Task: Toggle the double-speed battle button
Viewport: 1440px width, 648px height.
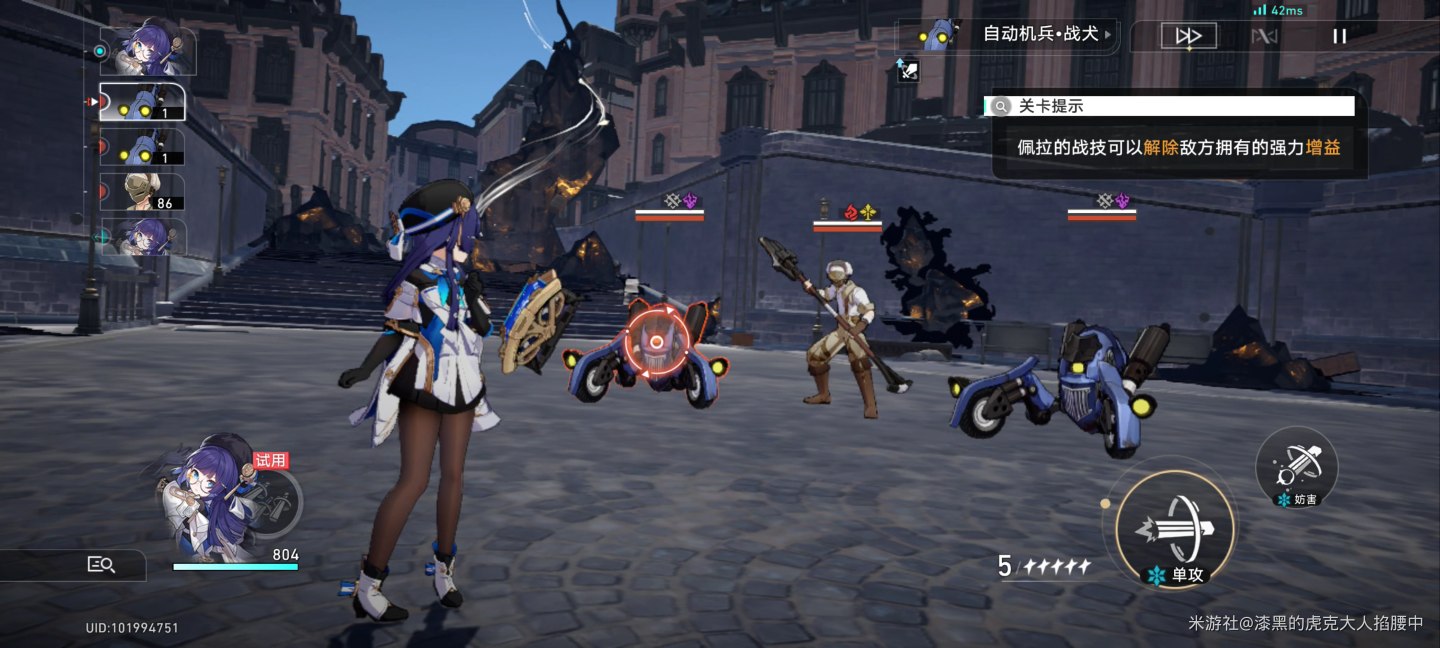Action: 1188,36
